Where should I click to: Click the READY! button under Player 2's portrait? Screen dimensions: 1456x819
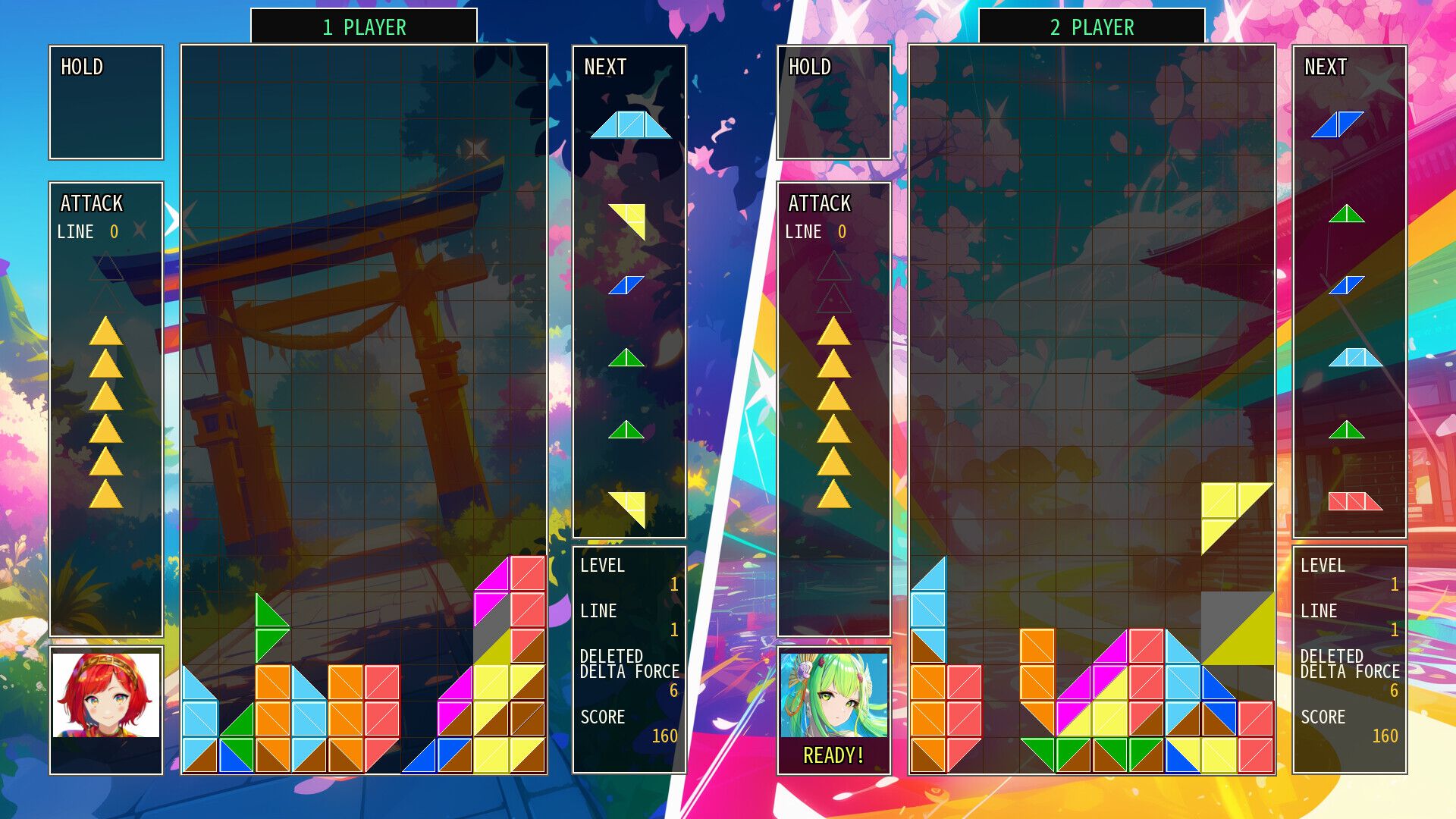(834, 755)
